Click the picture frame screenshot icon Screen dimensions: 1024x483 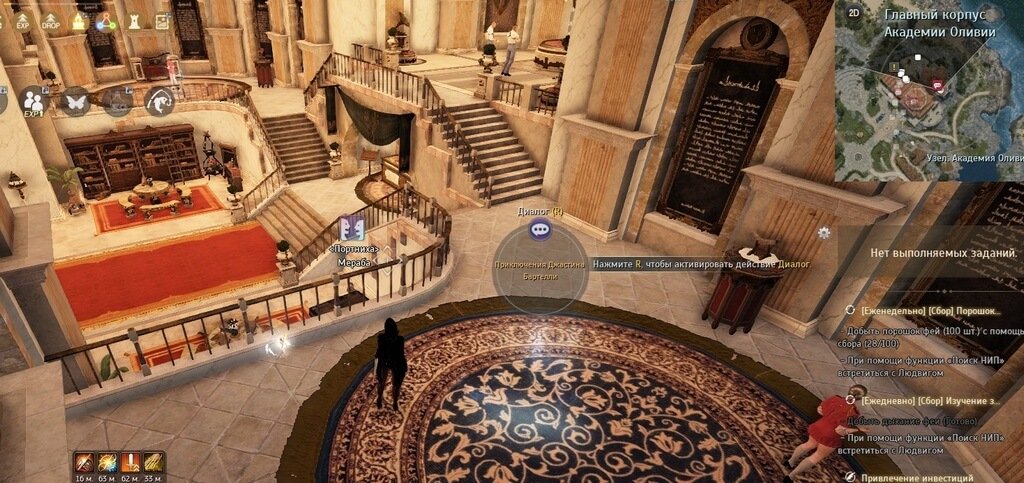pos(162,20)
